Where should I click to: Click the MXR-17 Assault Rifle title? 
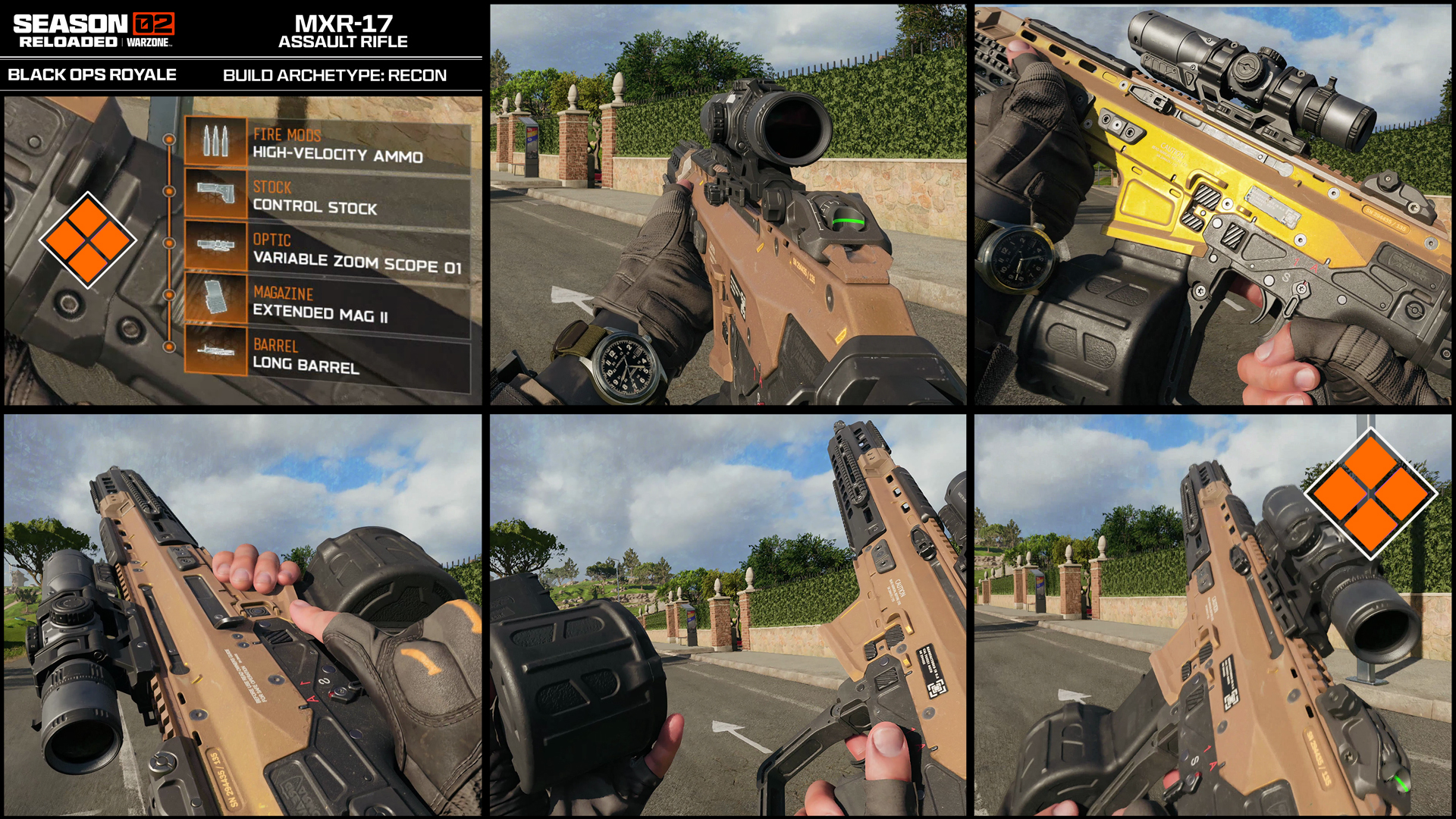pos(343,32)
